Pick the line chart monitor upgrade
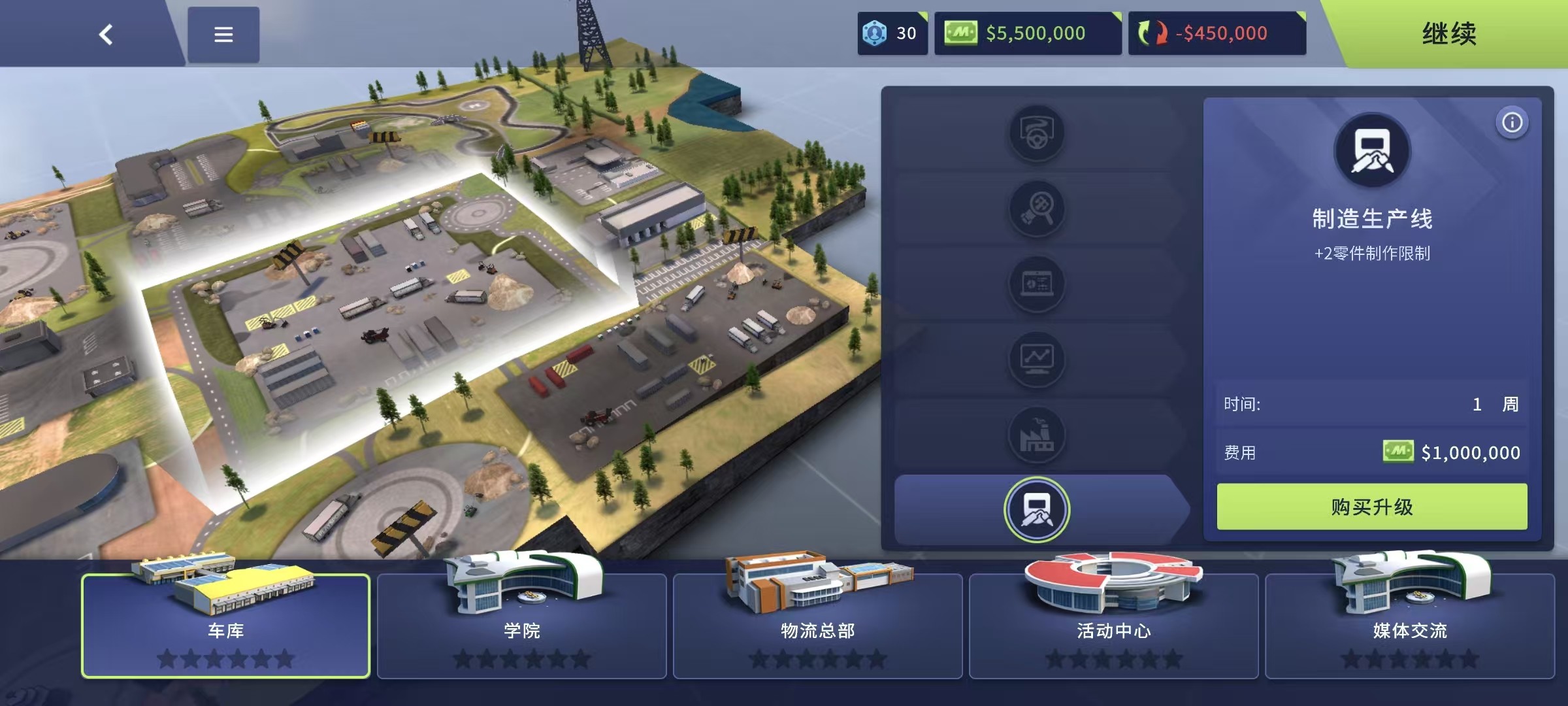Image resolution: width=1568 pixels, height=706 pixels. (x=1036, y=360)
